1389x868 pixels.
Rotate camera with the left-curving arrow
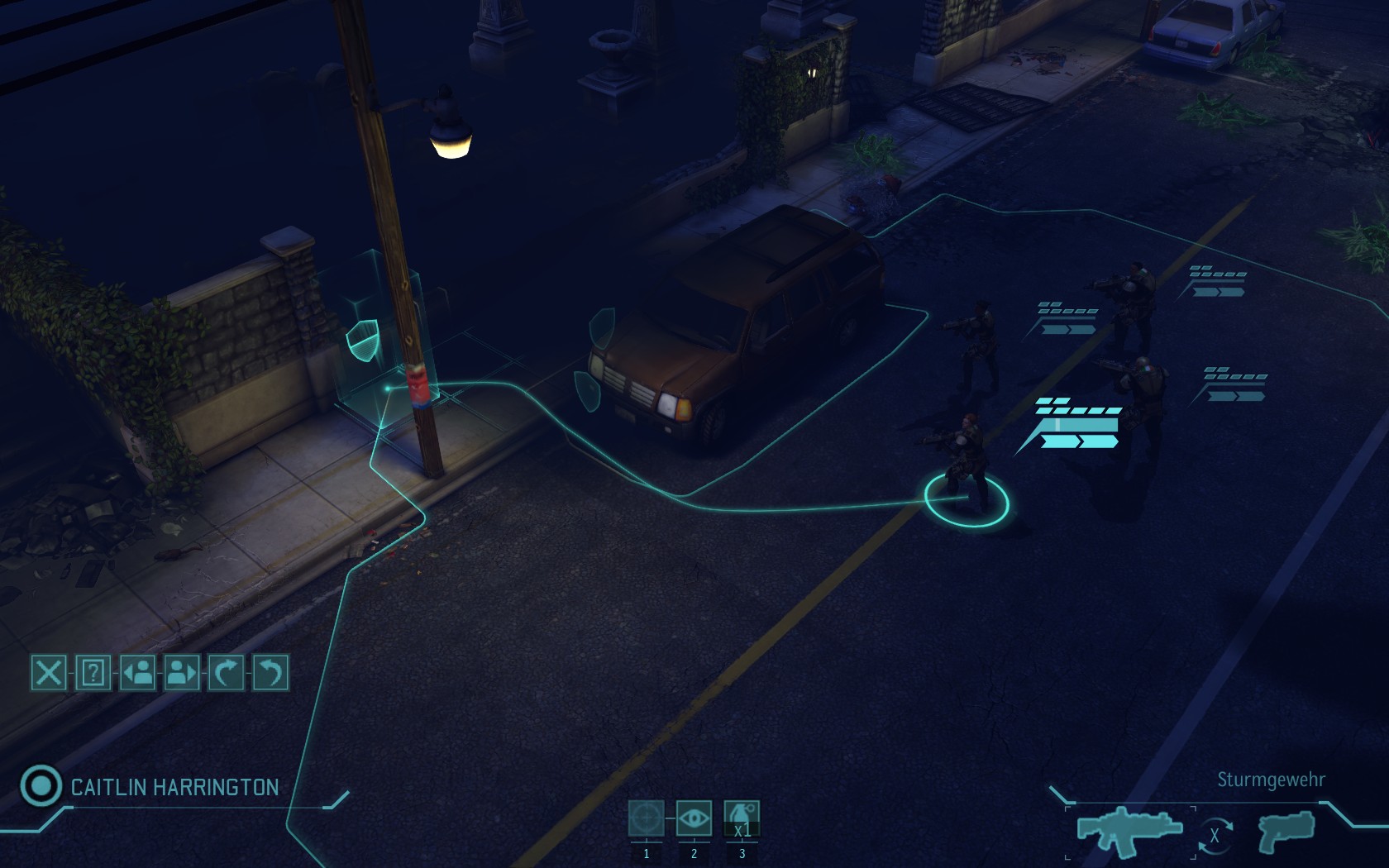point(270,672)
